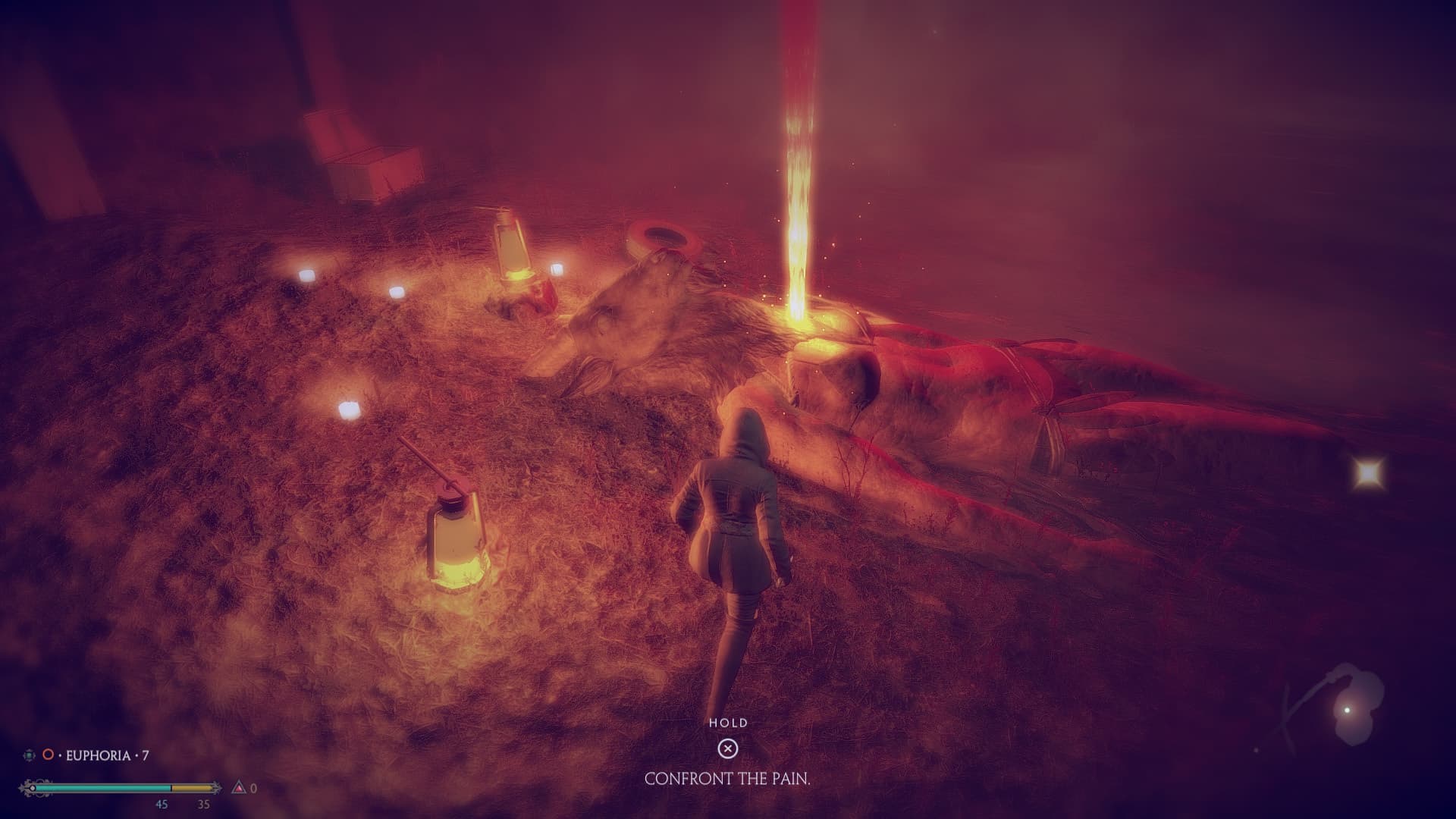The height and width of the screenshot is (819, 1456).
Task: Click the green rosette emblem beside Euphoria counter
Action: [28, 755]
